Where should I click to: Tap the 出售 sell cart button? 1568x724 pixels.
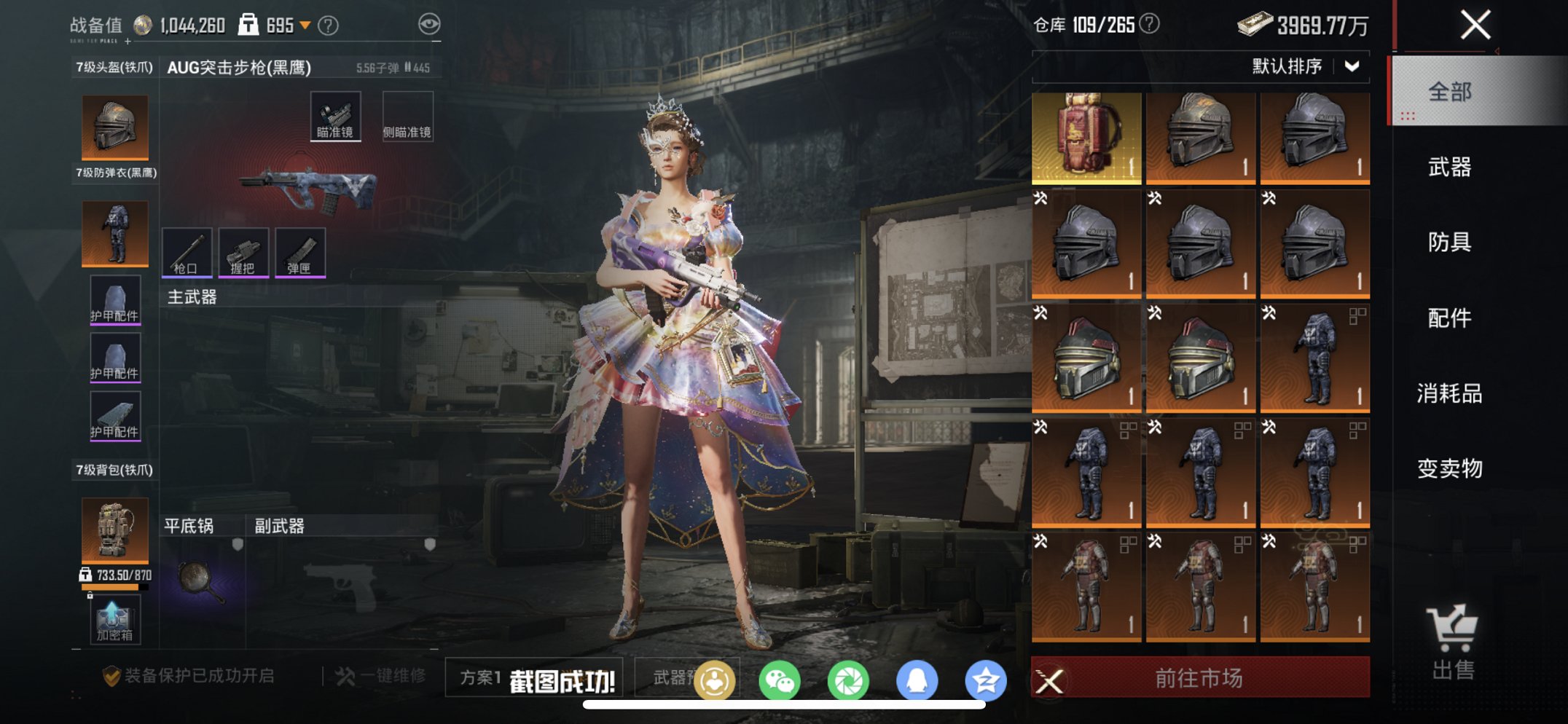coord(1452,642)
